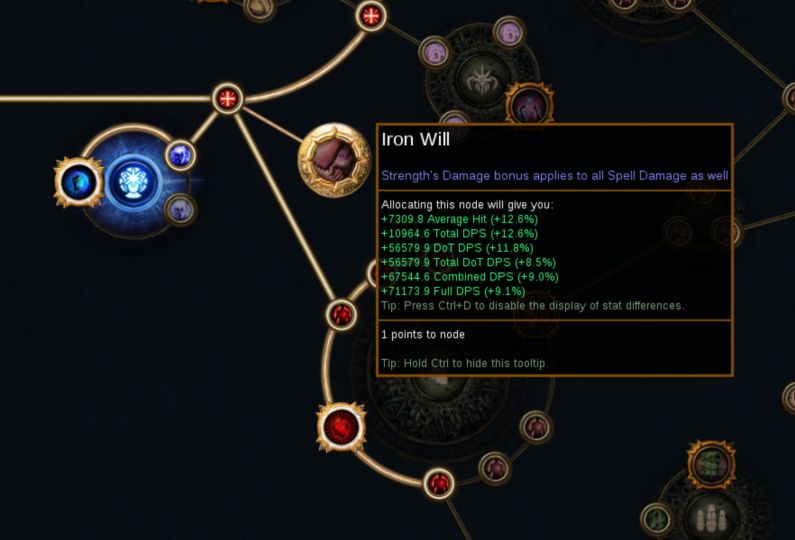Click the orange-framed dark red notable
795x540 pixels.
pyautogui.click(x=528, y=105)
